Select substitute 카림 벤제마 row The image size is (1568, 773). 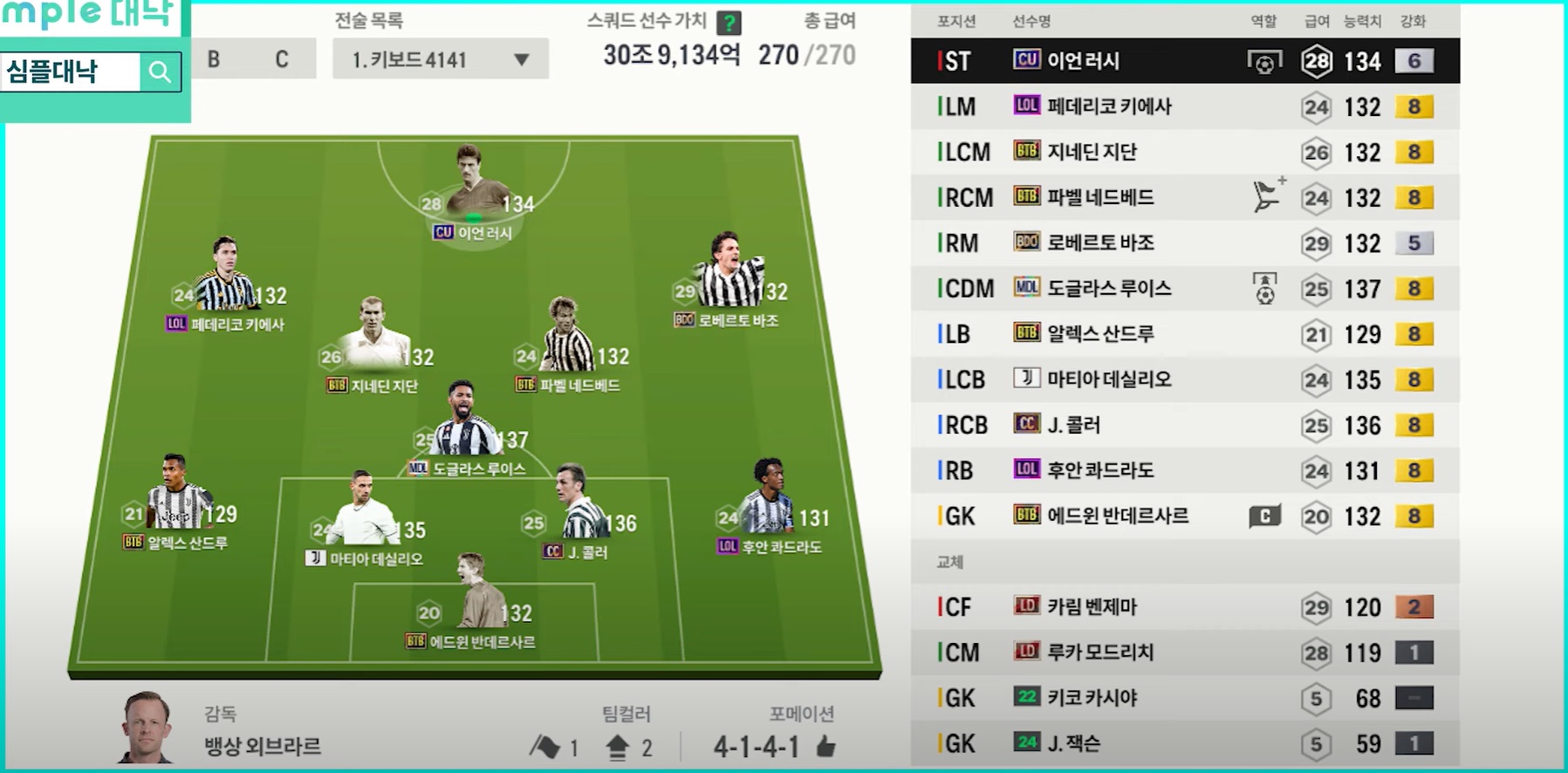click(x=1184, y=607)
